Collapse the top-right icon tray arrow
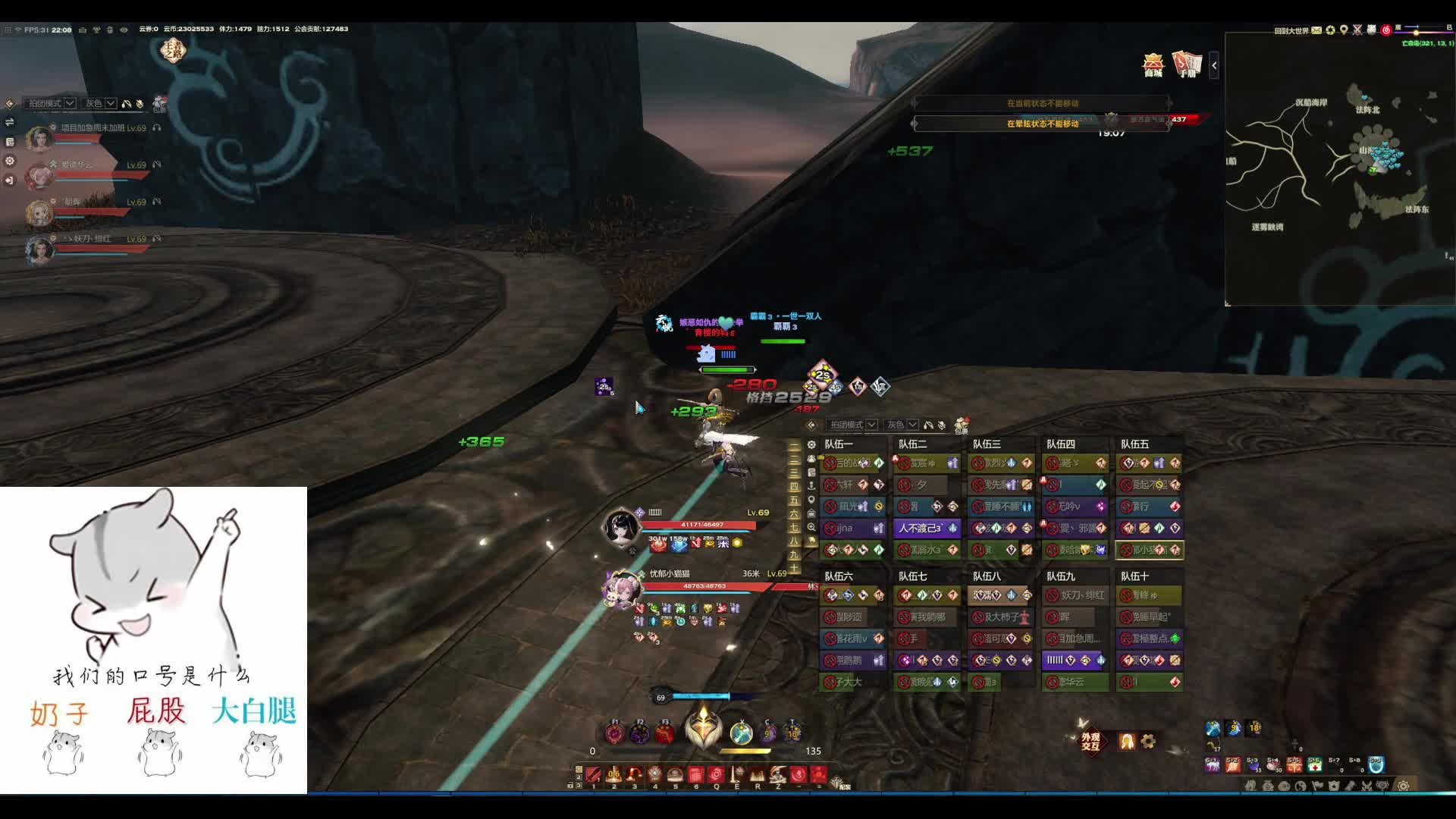Viewport: 1456px width, 819px height. pos(1214,65)
